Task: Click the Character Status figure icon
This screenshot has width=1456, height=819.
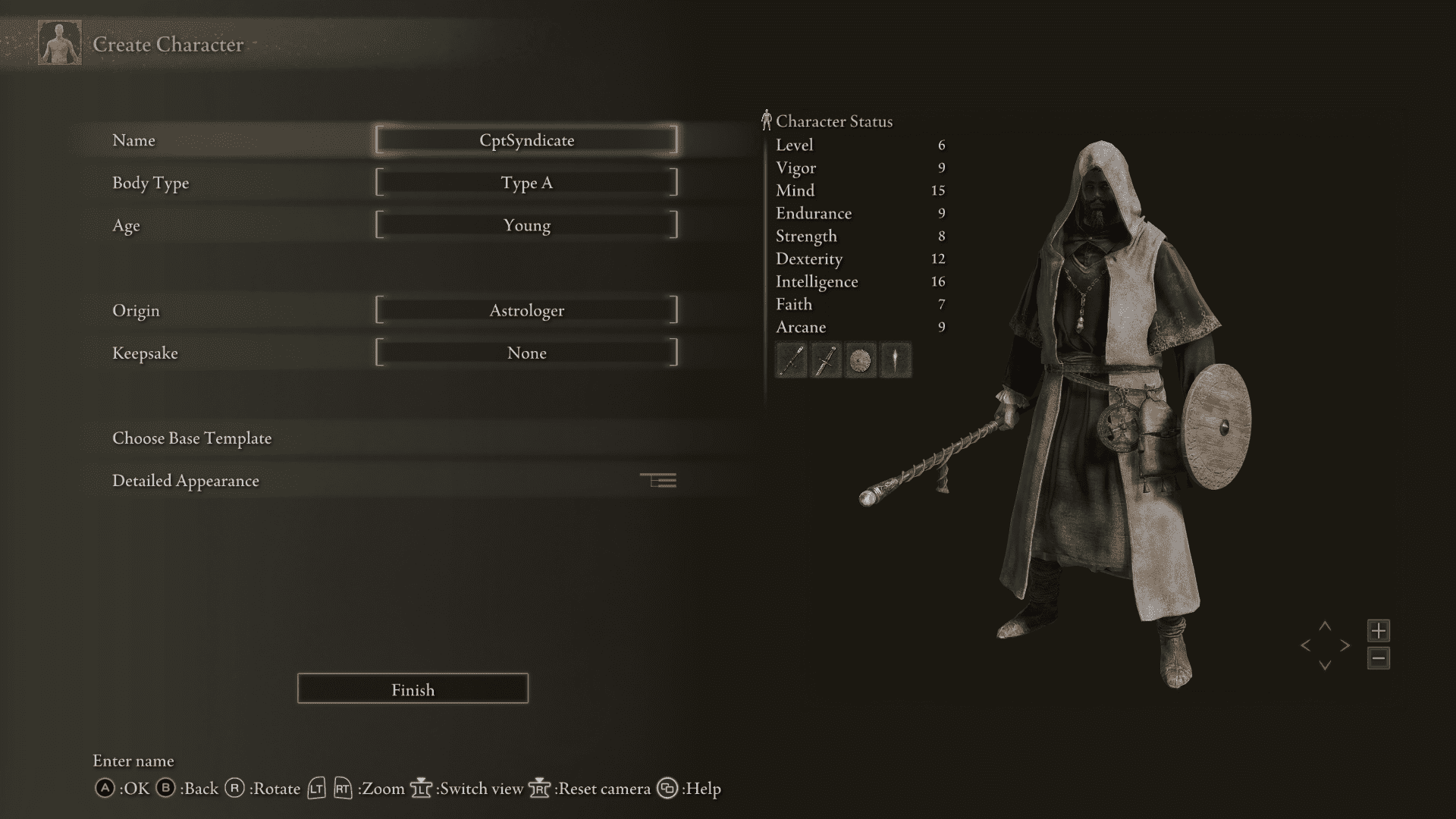Action: tap(767, 119)
